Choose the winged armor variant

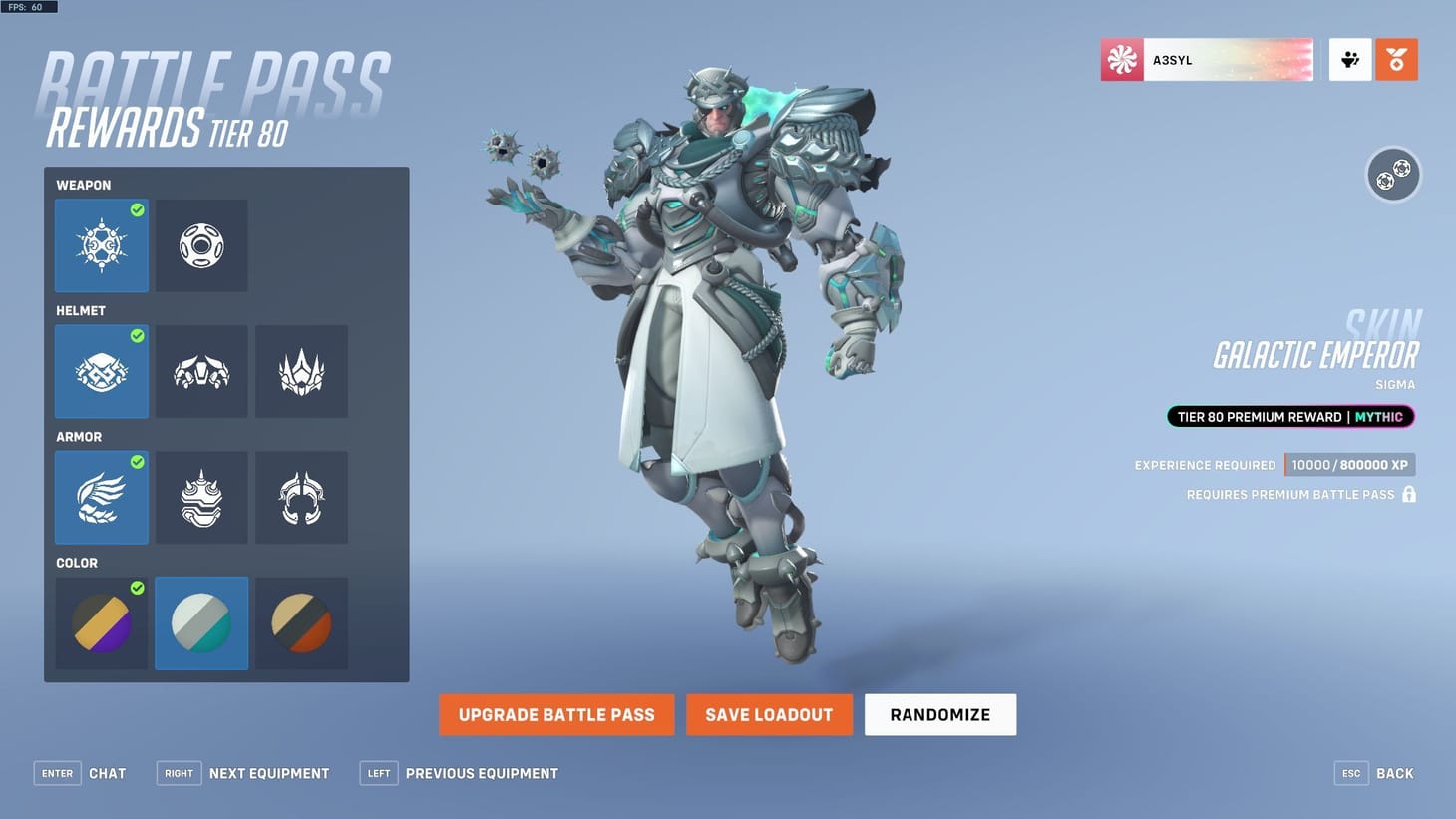click(x=101, y=497)
